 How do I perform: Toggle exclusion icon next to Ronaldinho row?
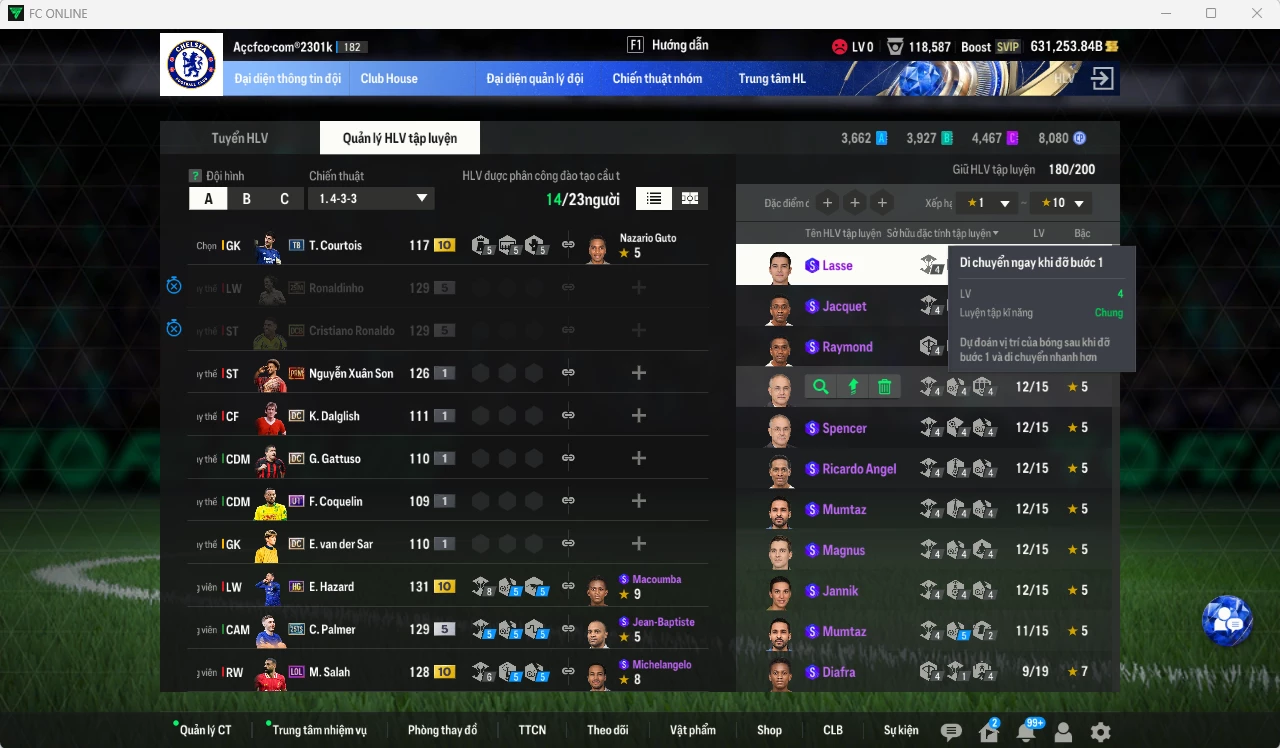[174, 285]
